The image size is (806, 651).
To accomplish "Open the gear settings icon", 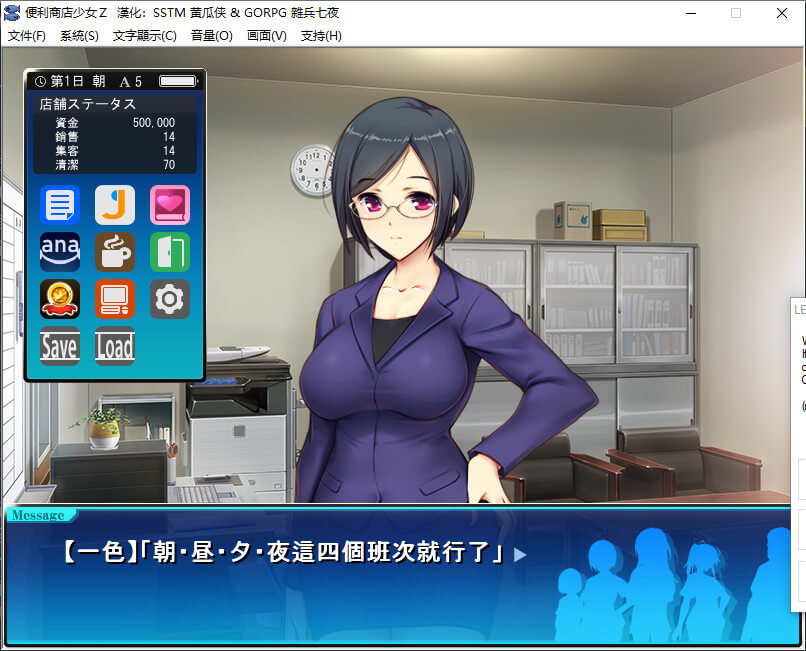I will tap(169, 299).
